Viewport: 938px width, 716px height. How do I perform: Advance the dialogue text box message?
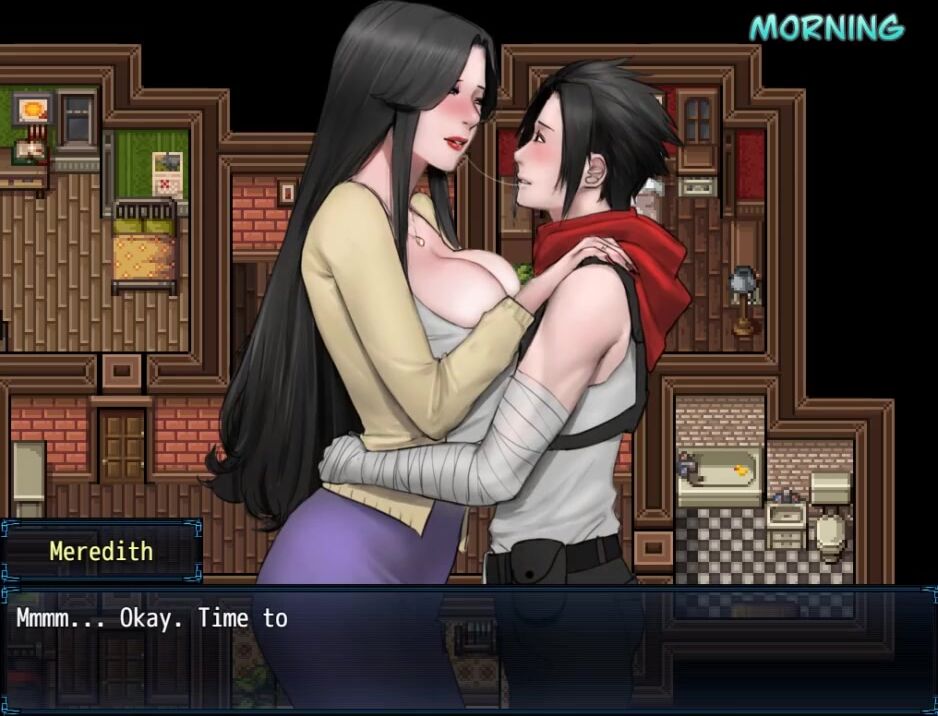click(x=468, y=648)
